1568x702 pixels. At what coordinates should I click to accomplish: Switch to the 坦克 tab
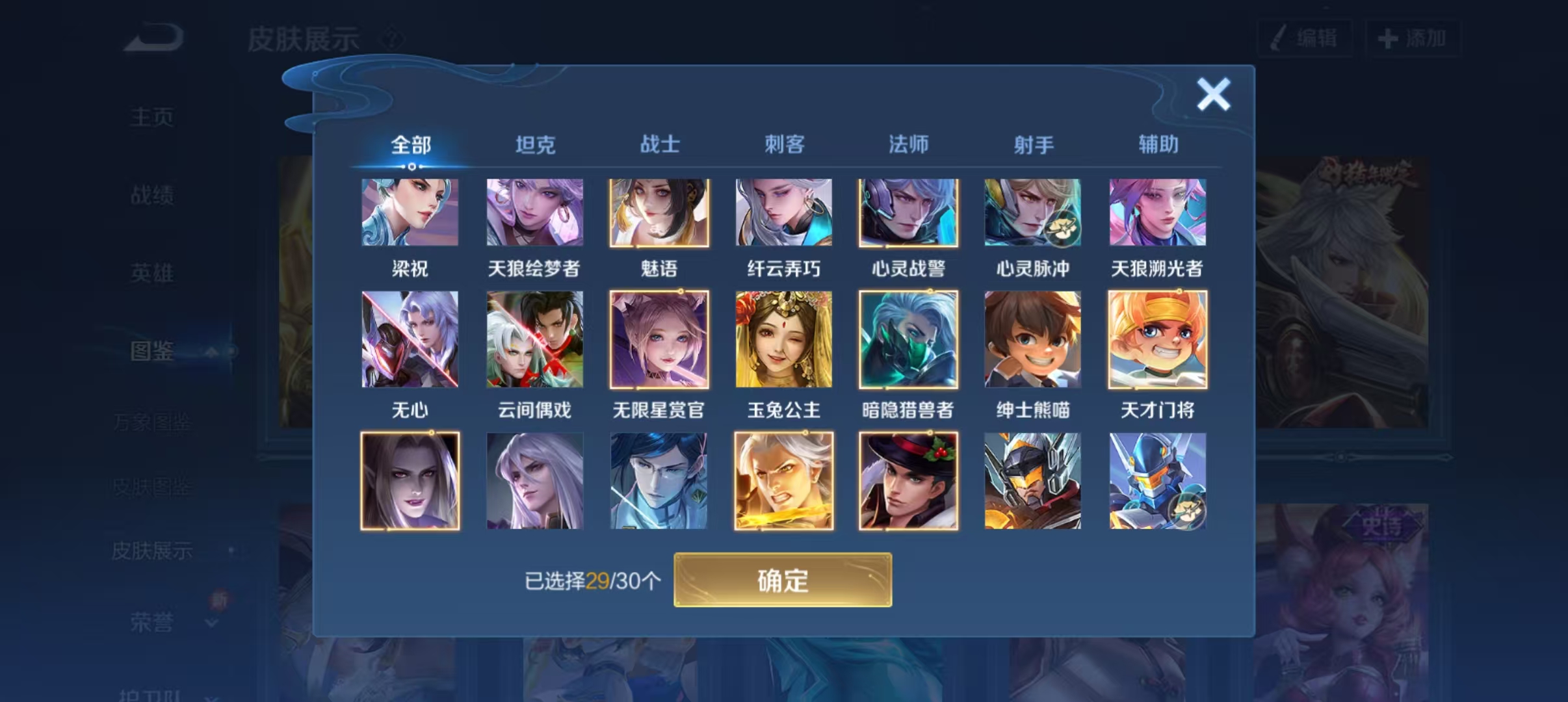coord(535,144)
